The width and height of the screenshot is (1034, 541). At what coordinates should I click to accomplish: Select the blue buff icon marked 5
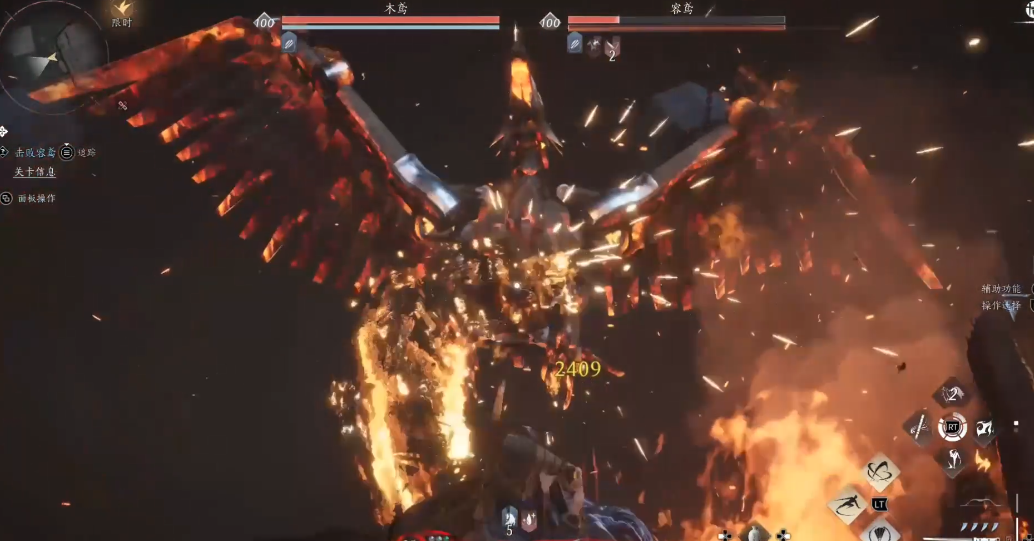click(x=509, y=518)
